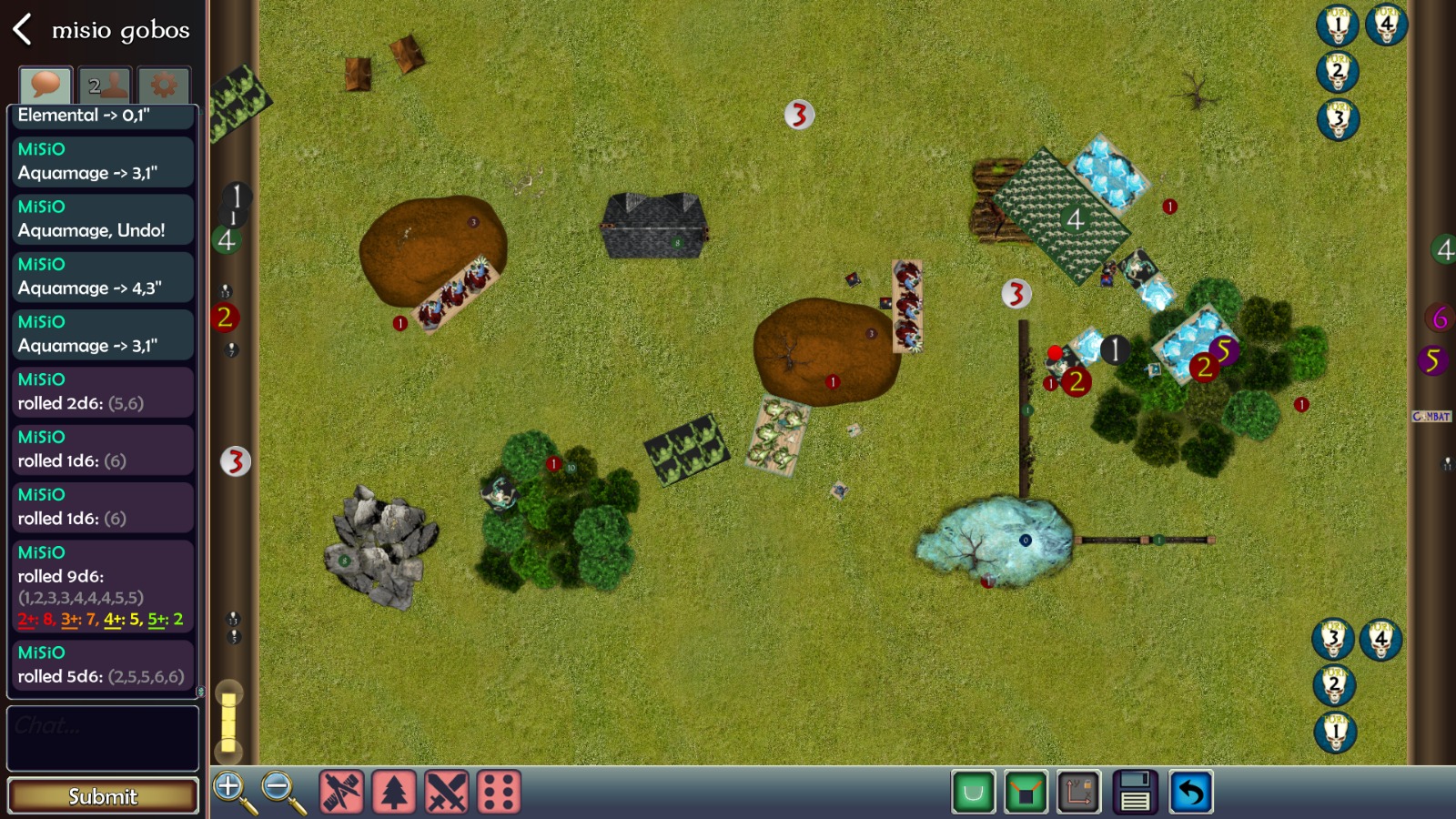Go back using the arrow beside misio gobos
Screen dimensions: 1456x819
[24, 29]
